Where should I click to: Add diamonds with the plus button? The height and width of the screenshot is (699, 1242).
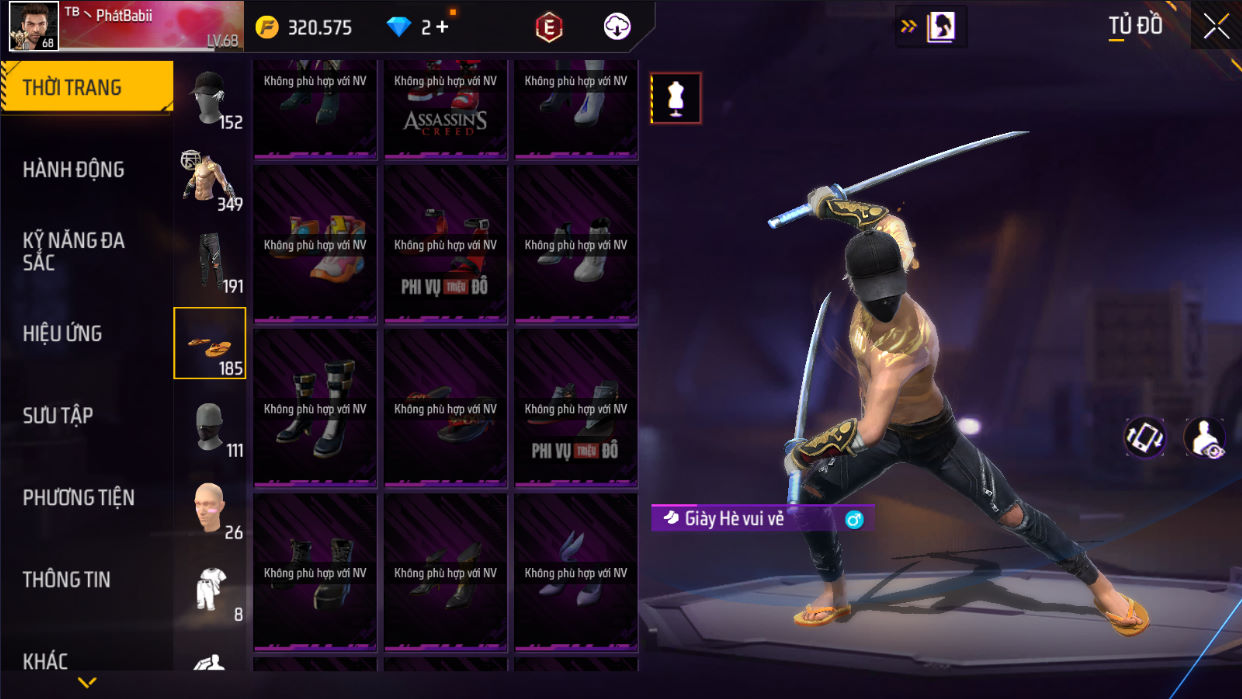[x=441, y=27]
